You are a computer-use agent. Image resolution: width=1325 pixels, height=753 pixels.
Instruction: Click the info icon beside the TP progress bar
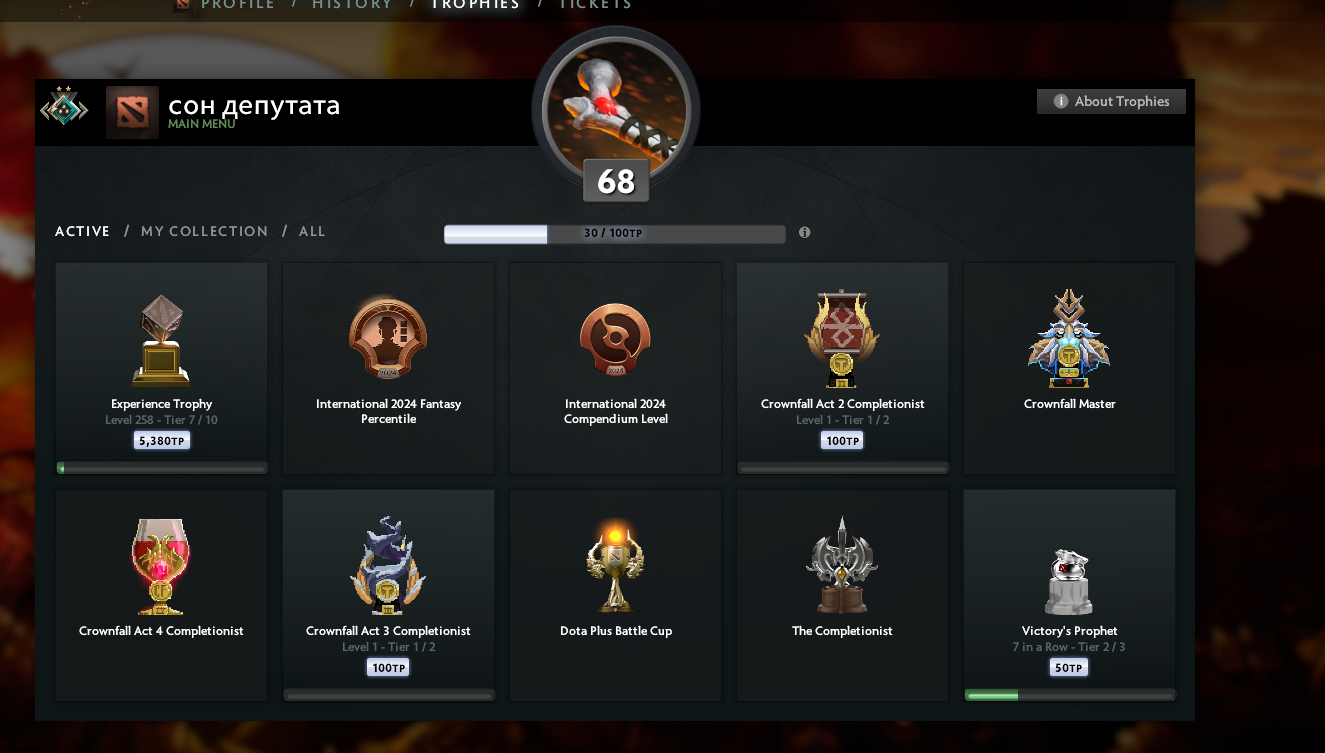(804, 232)
